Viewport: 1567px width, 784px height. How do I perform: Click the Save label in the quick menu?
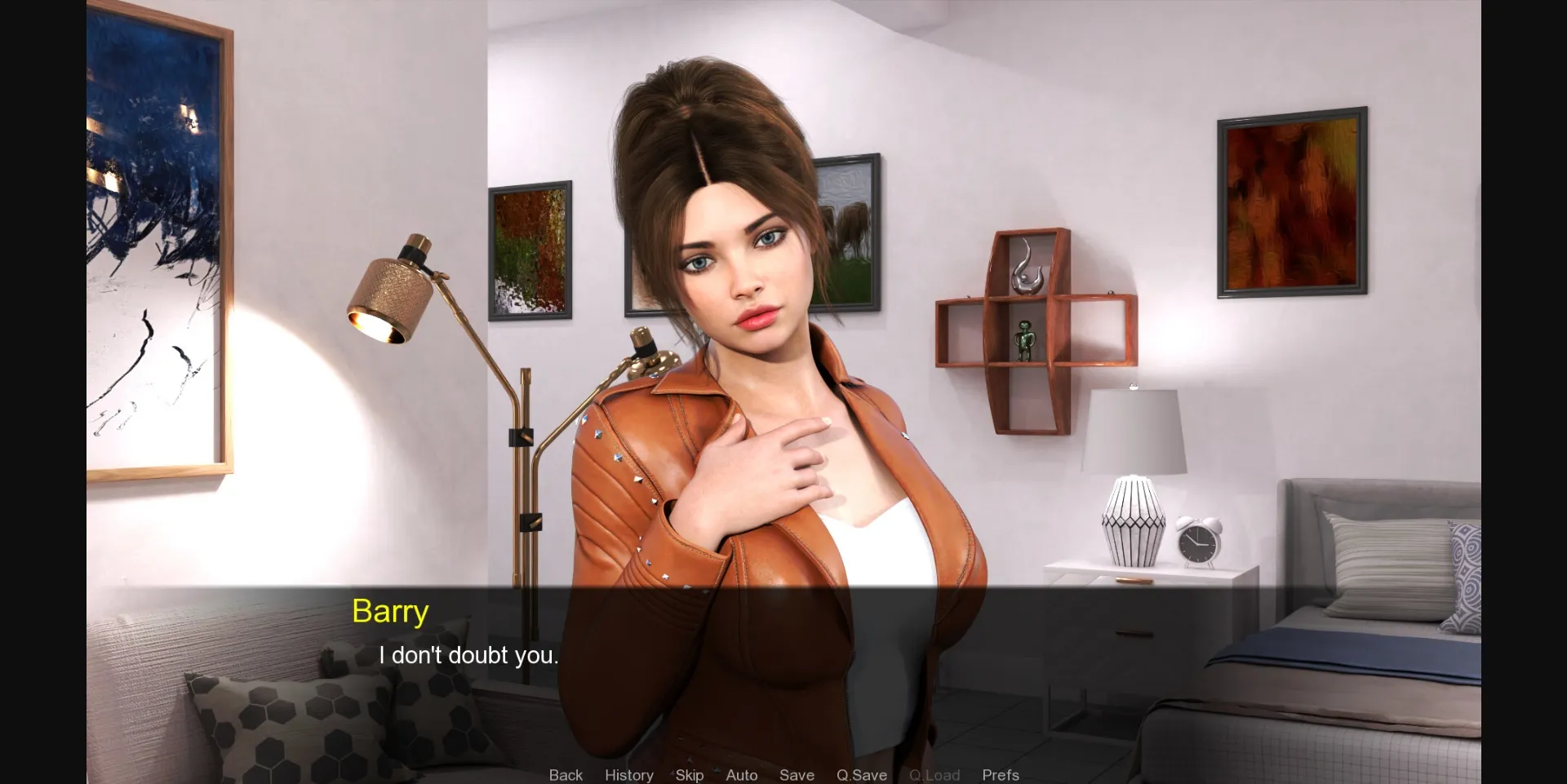[797, 775]
